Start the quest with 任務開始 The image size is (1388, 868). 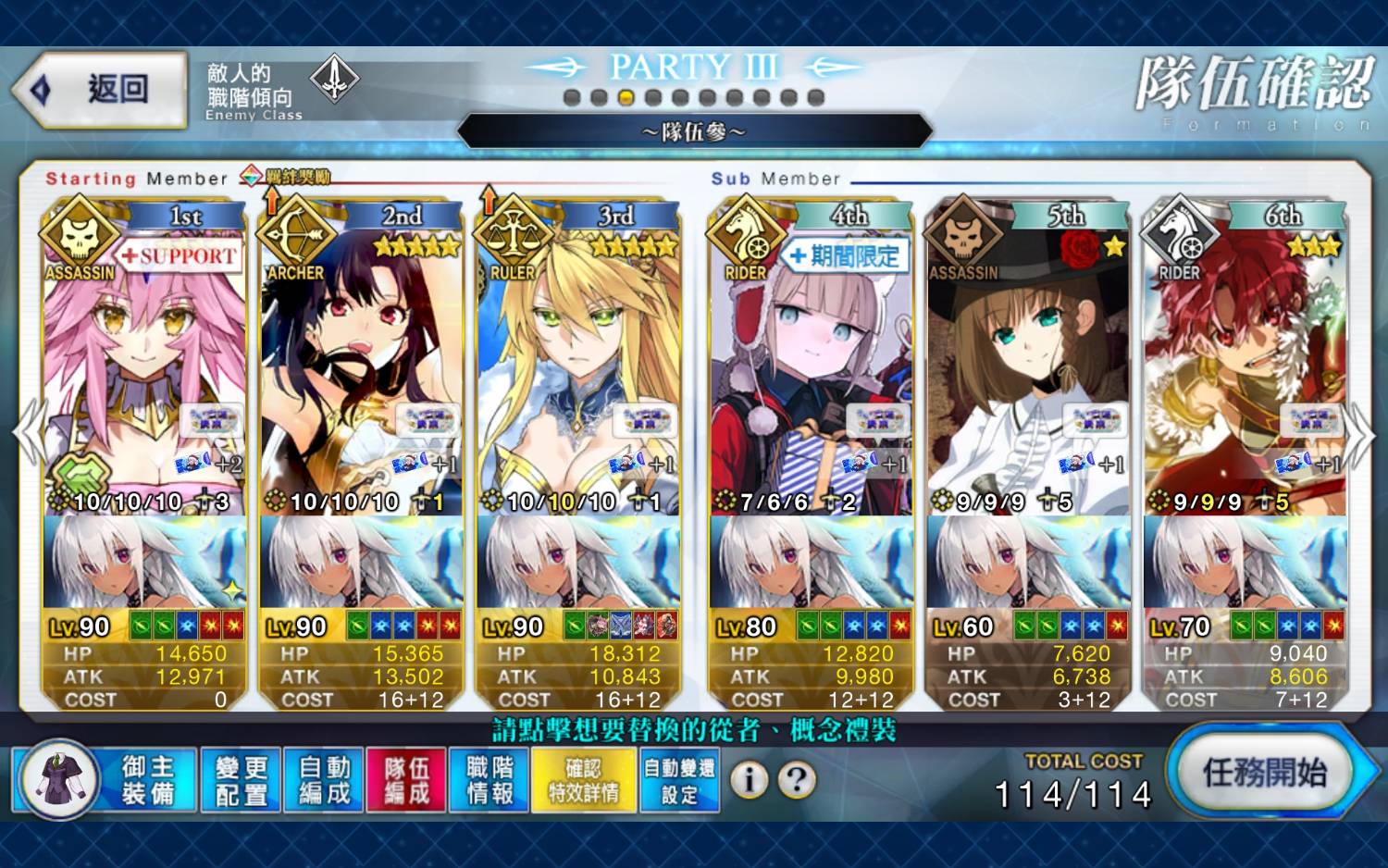(x=1264, y=772)
